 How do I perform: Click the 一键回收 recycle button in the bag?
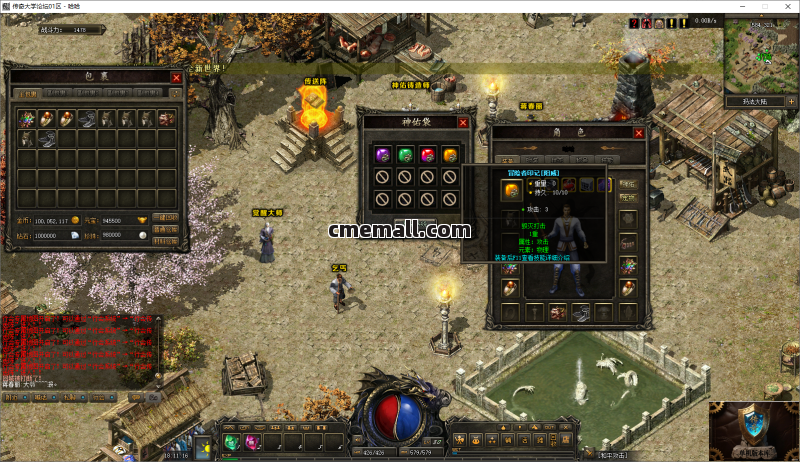point(165,217)
